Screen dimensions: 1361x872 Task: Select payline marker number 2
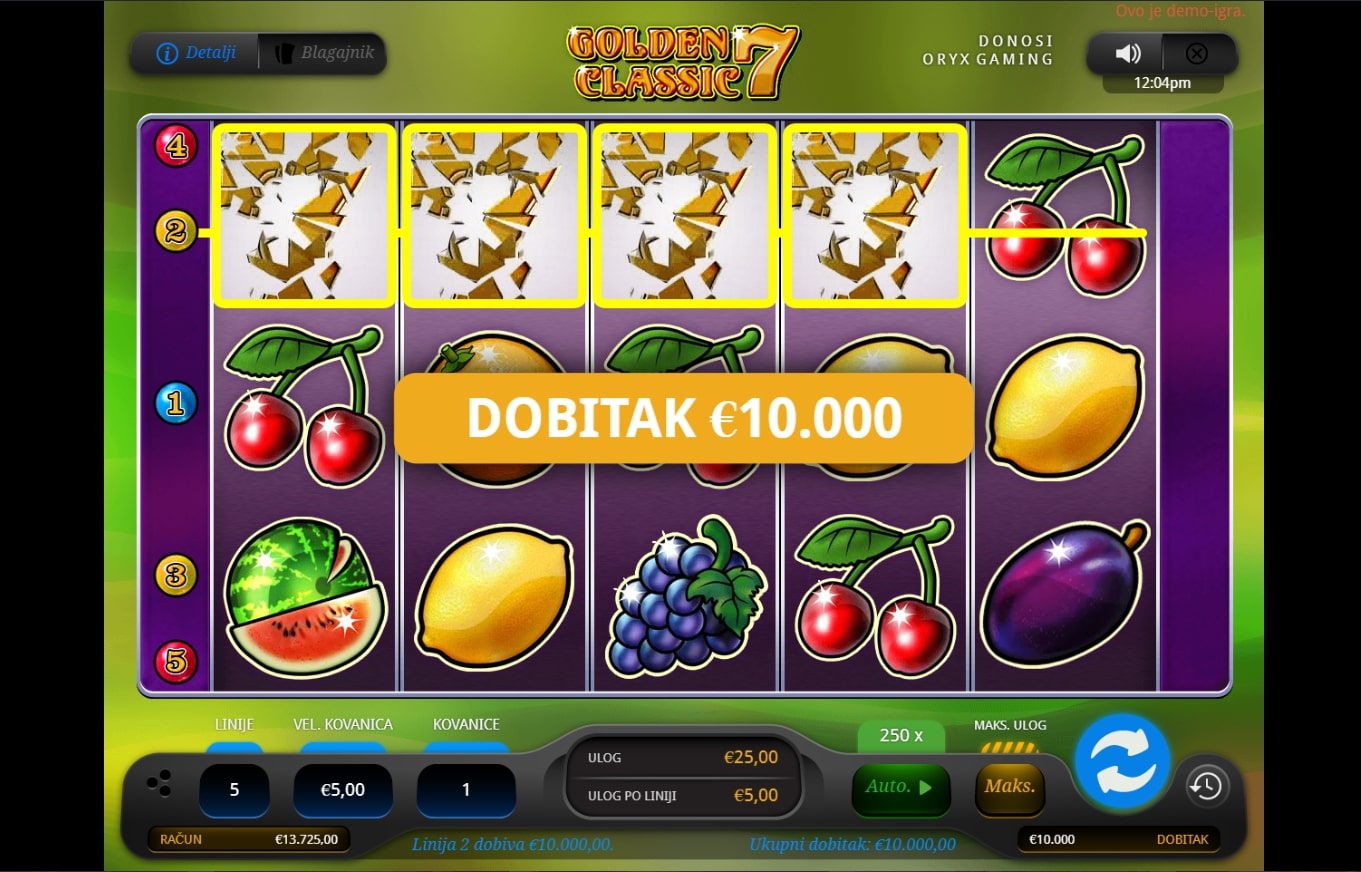point(176,232)
